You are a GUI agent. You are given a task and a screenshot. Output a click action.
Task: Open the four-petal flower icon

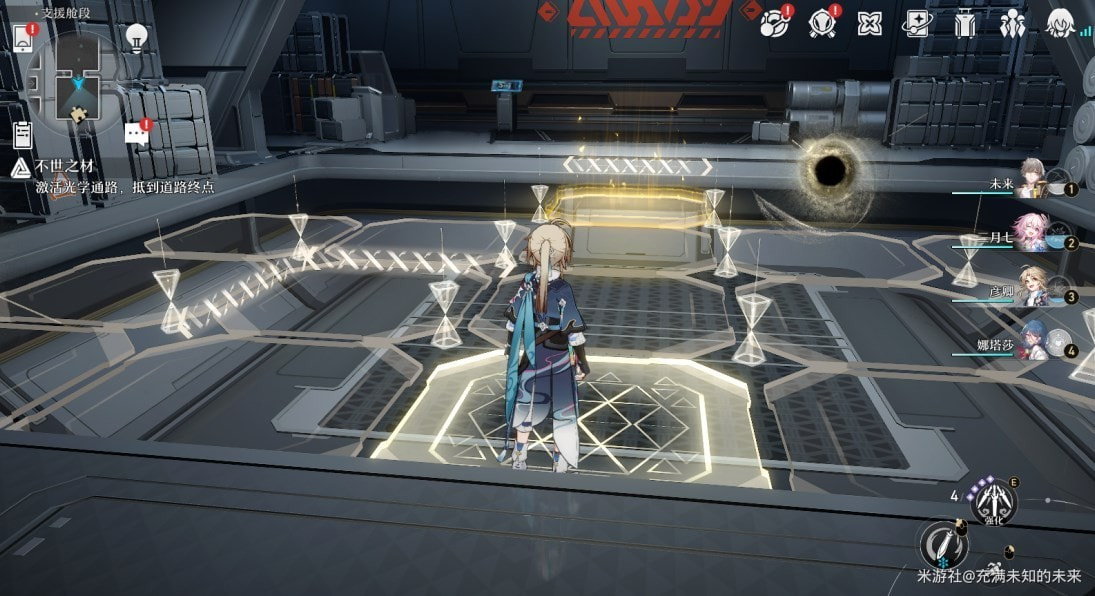pos(870,24)
